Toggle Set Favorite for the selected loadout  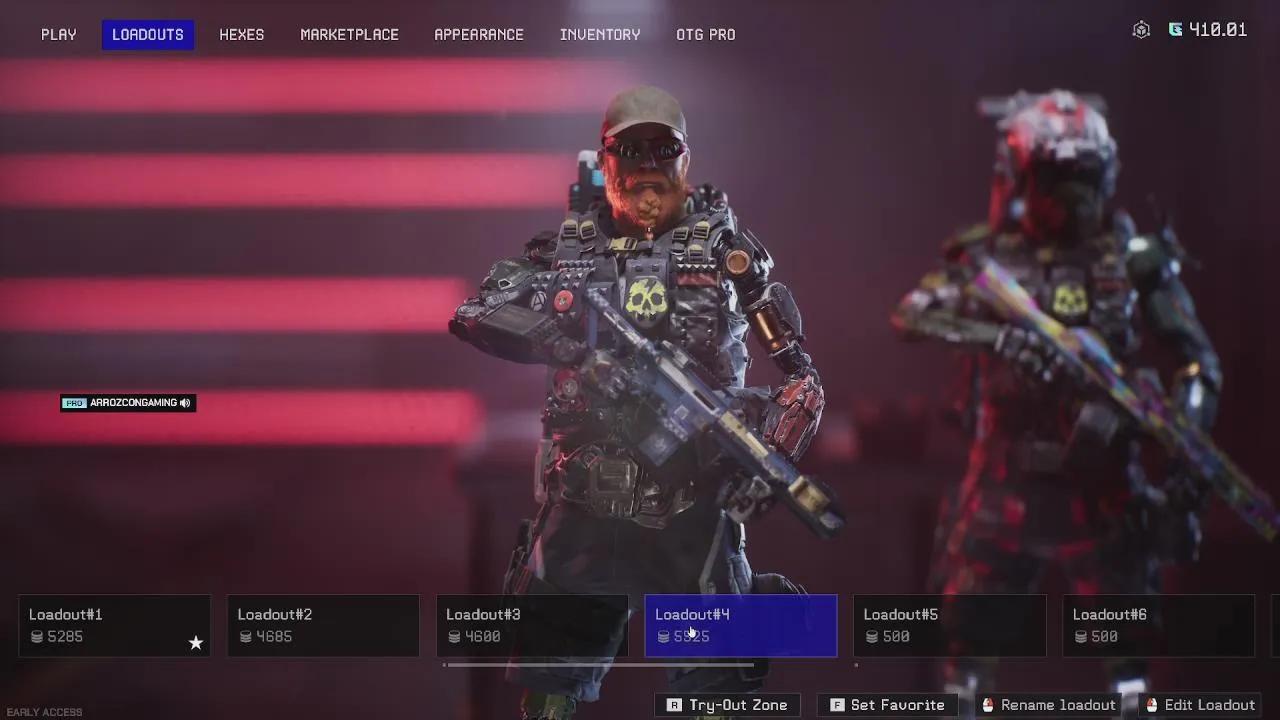click(x=888, y=705)
